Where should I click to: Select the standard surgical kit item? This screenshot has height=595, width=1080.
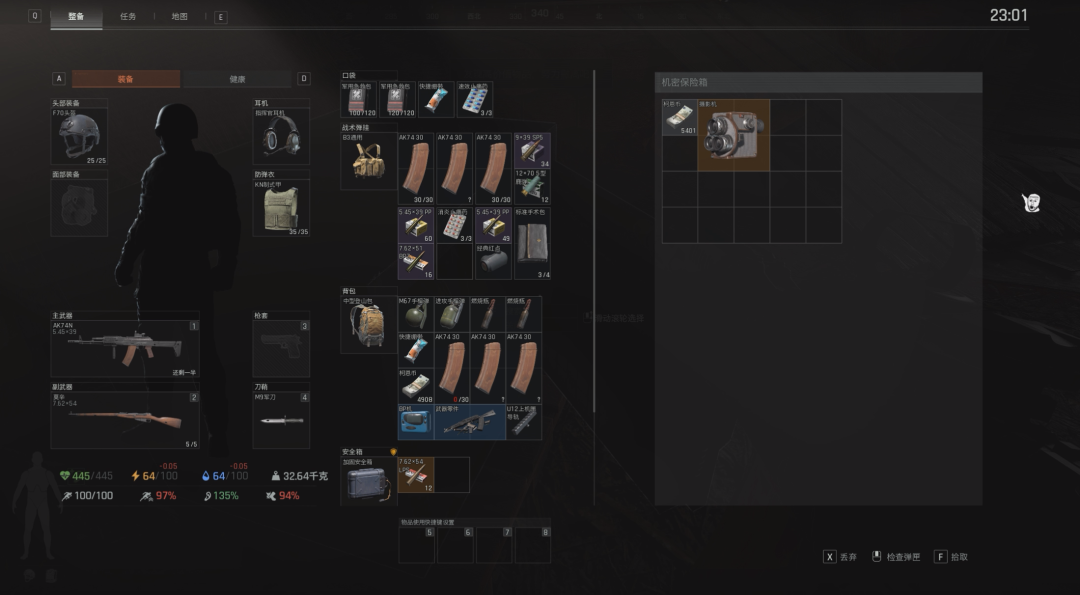tap(532, 243)
